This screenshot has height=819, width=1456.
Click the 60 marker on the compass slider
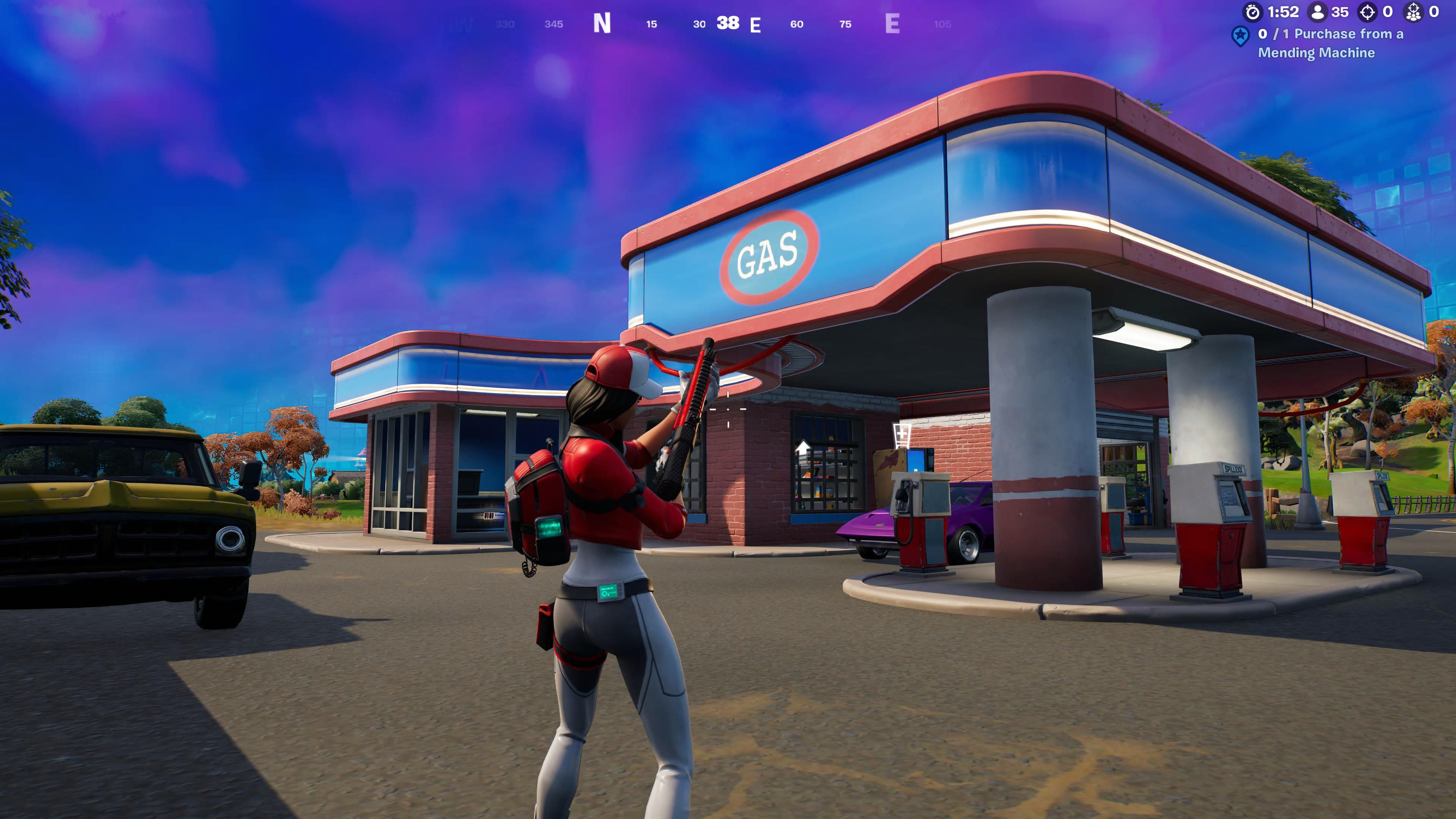(797, 24)
